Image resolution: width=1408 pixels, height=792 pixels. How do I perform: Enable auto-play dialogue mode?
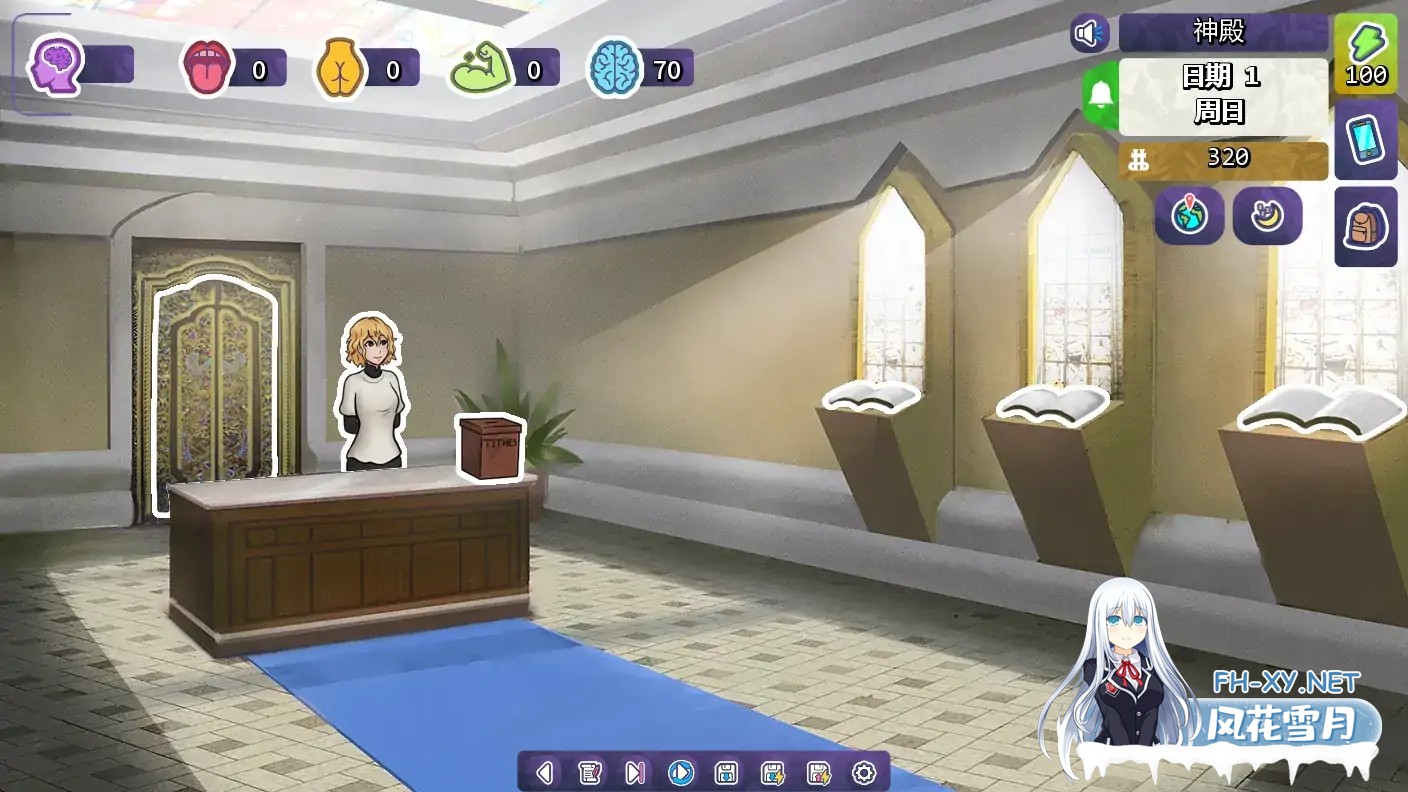pos(682,771)
